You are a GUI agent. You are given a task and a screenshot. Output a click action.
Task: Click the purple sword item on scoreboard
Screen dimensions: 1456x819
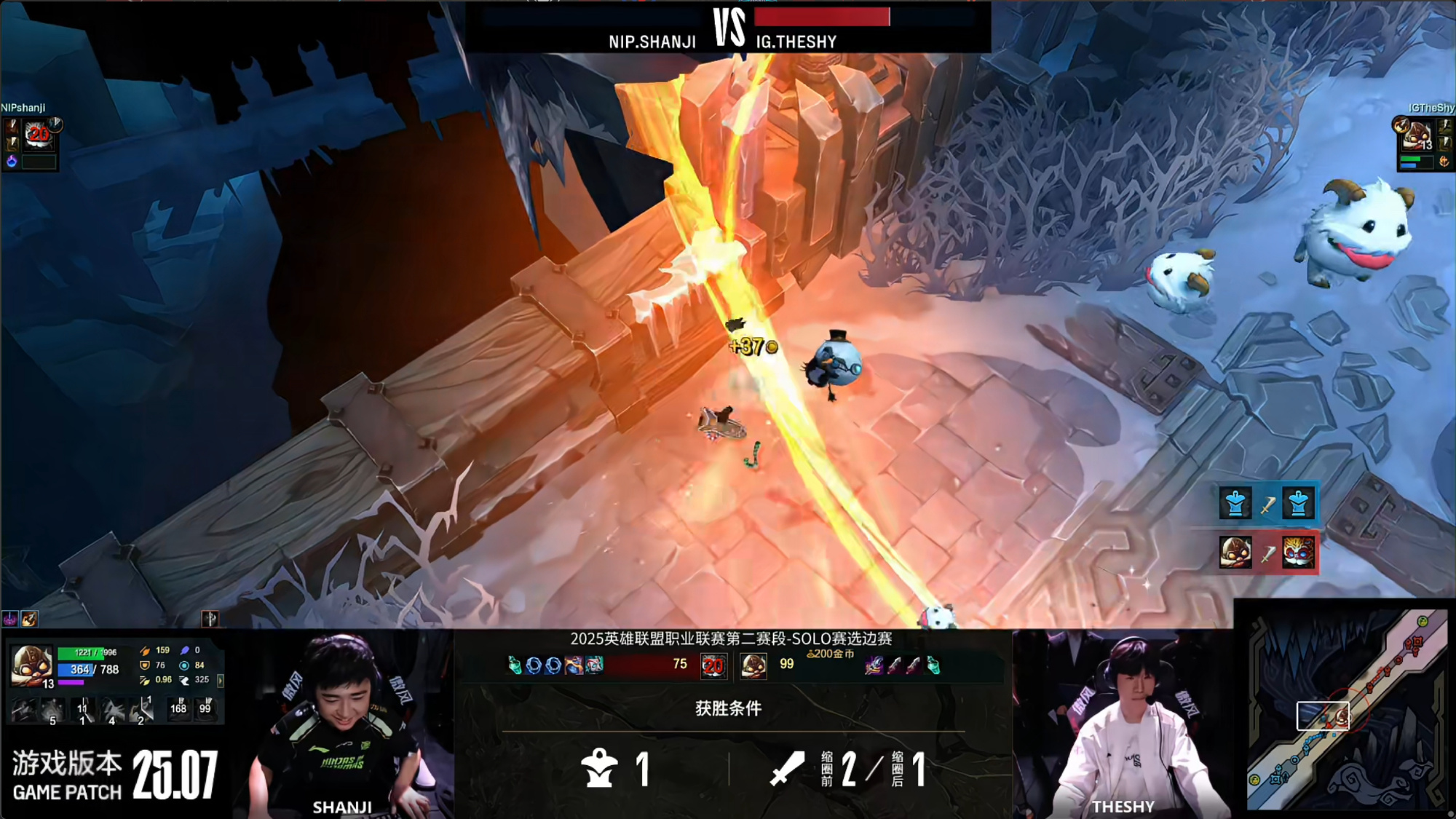point(874,665)
